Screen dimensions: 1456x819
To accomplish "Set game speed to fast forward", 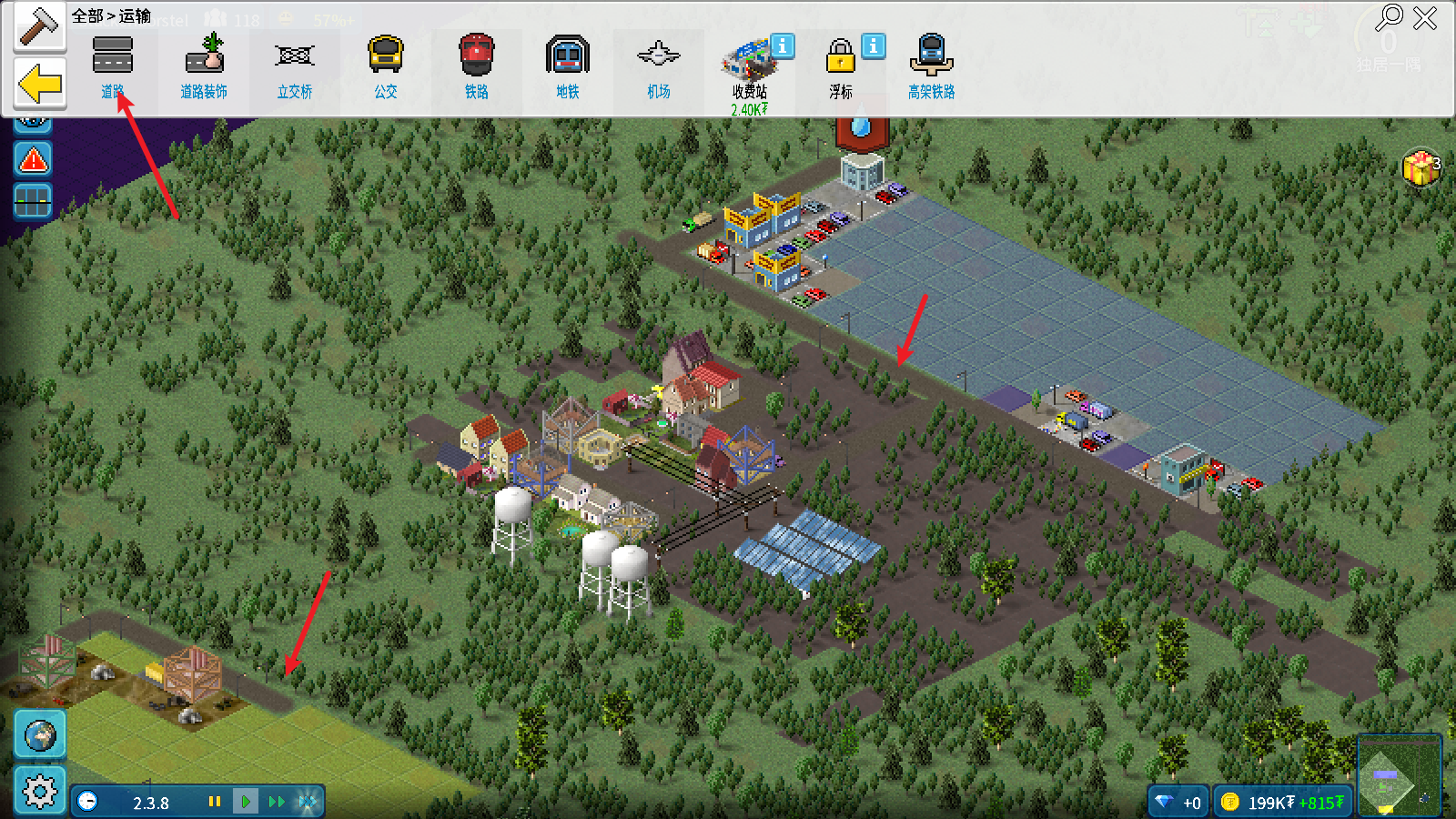I will click(x=277, y=802).
